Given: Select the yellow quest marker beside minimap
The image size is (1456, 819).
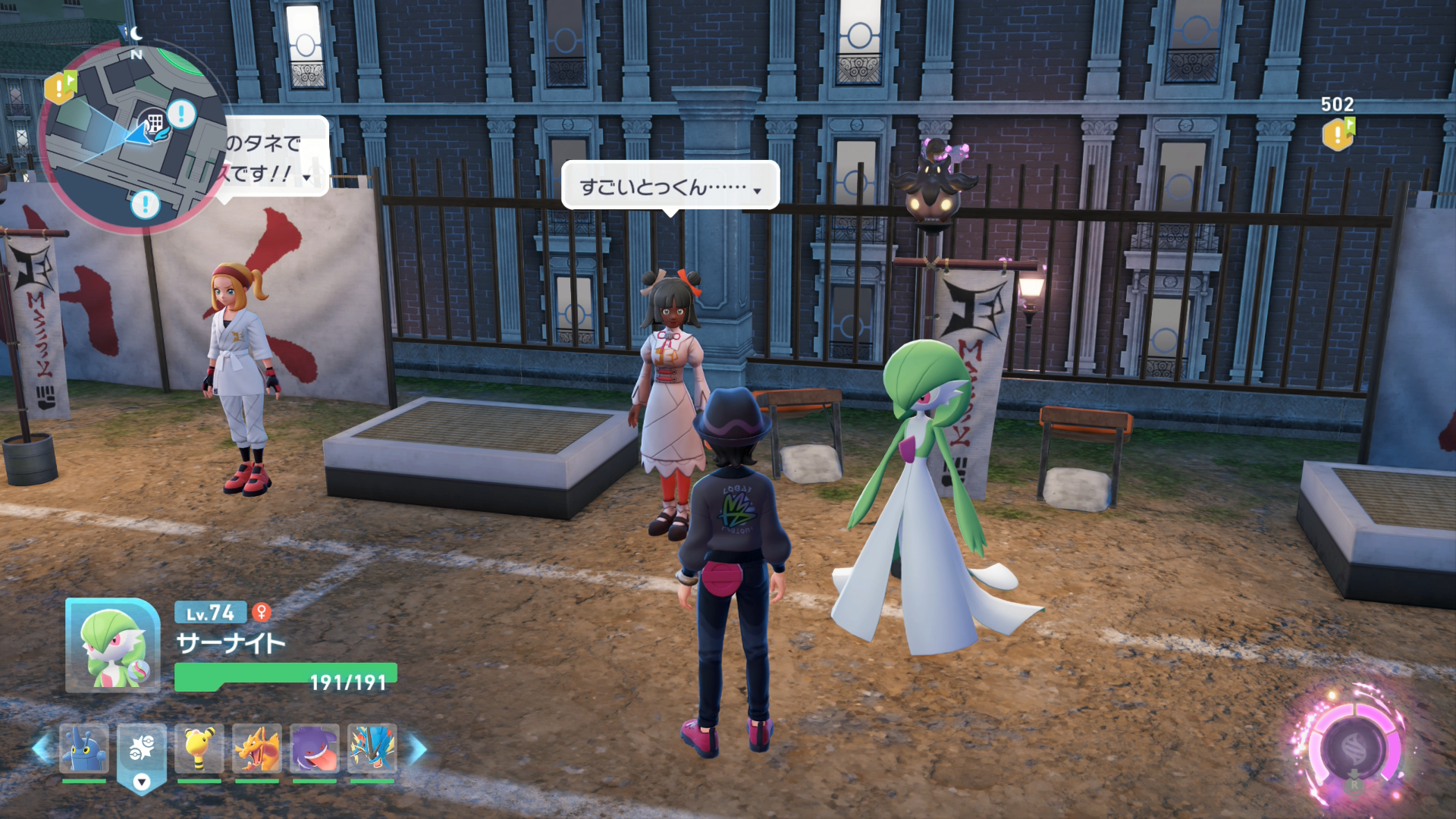Looking at the screenshot, I should (x=60, y=87).
